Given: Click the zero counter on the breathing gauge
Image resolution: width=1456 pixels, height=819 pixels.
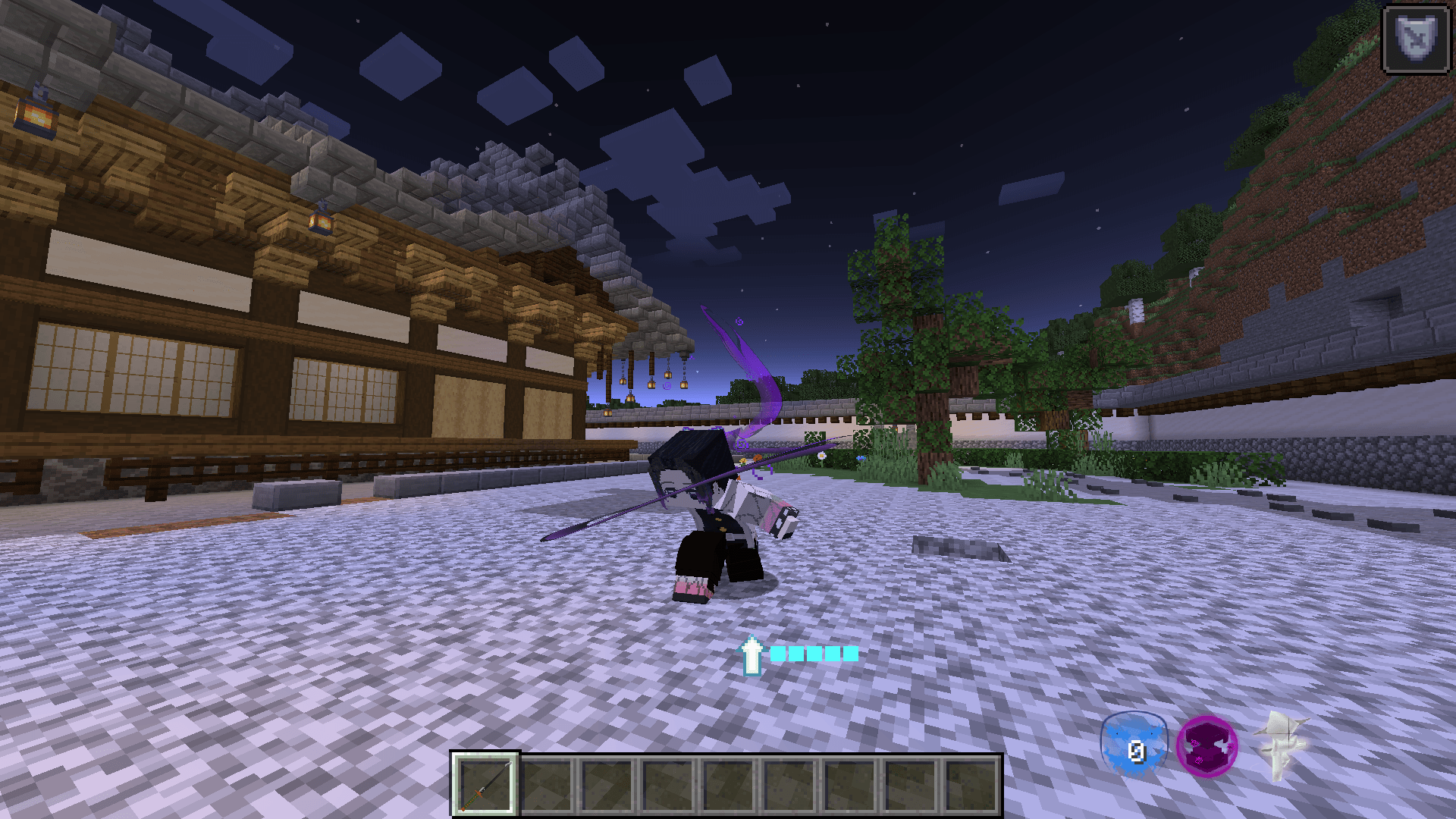Looking at the screenshot, I should (1136, 754).
